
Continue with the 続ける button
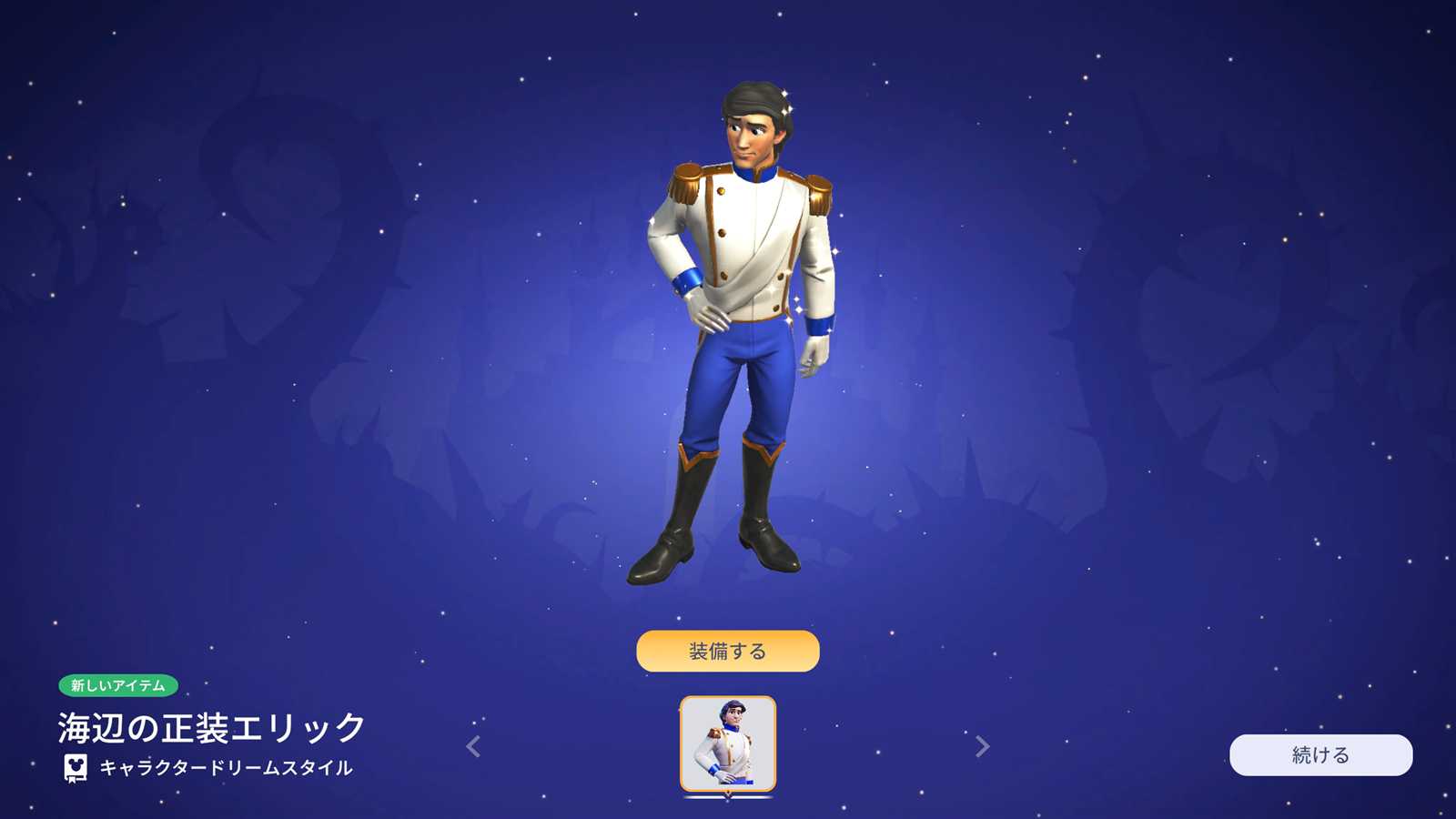1320,754
